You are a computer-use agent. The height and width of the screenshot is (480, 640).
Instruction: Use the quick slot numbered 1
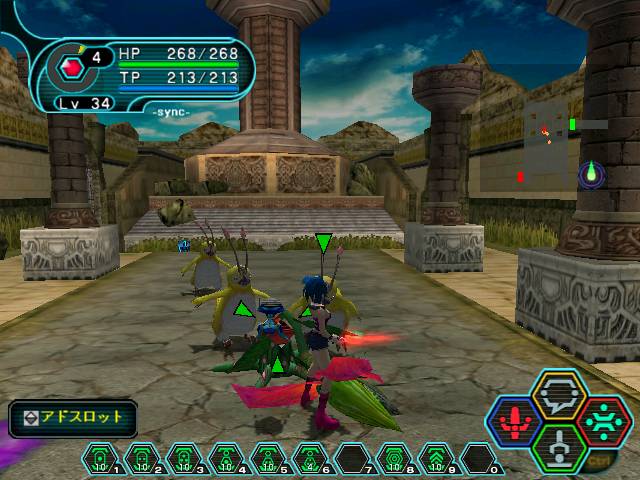click(x=101, y=461)
